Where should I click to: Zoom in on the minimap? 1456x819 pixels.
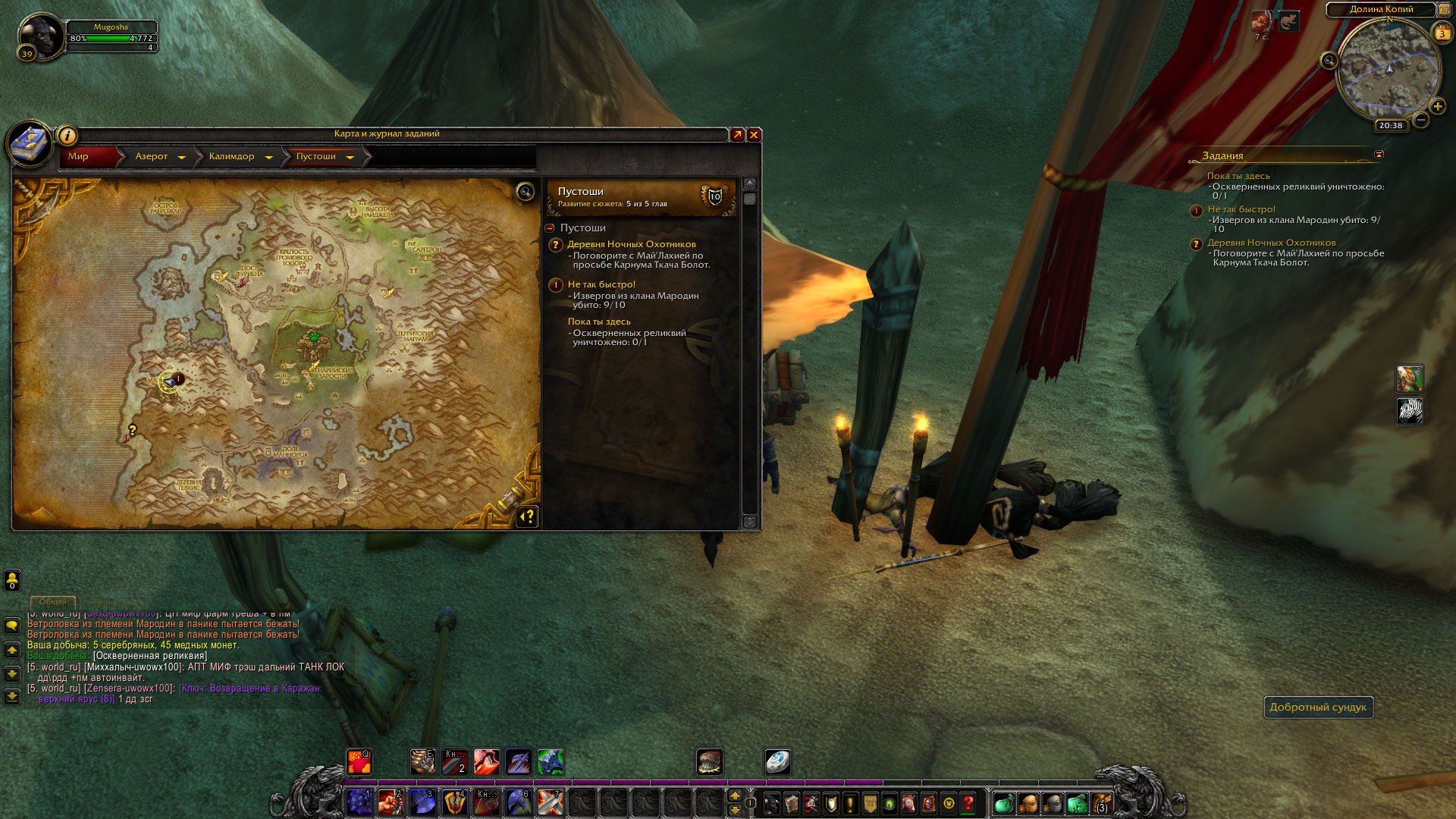(1437, 106)
